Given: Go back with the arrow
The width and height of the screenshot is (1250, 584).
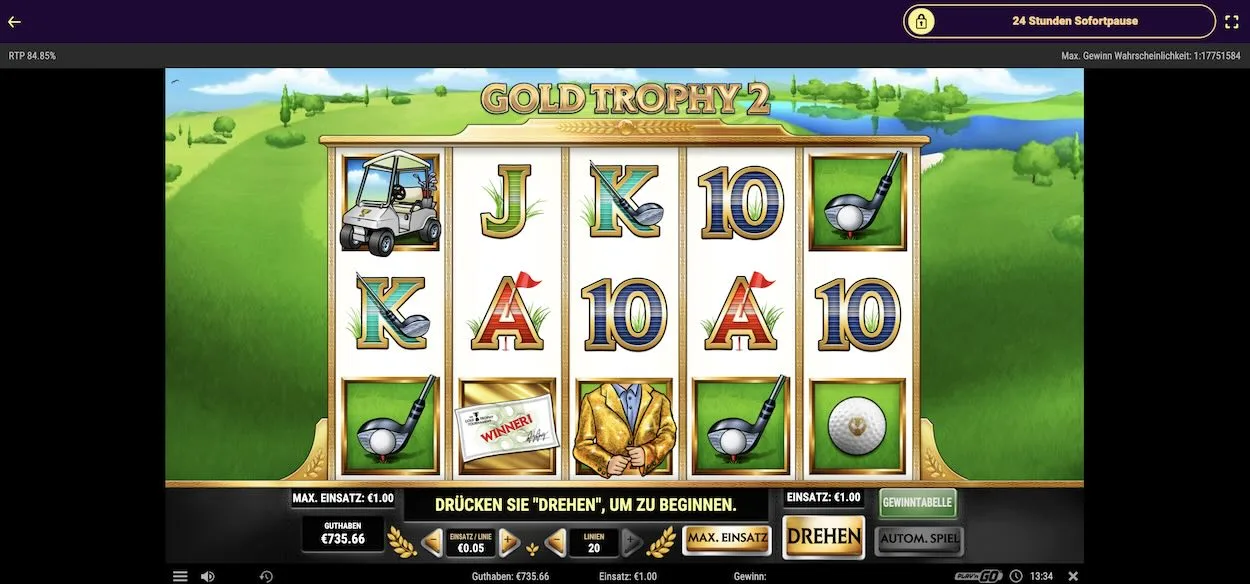Looking at the screenshot, I should (15, 21).
